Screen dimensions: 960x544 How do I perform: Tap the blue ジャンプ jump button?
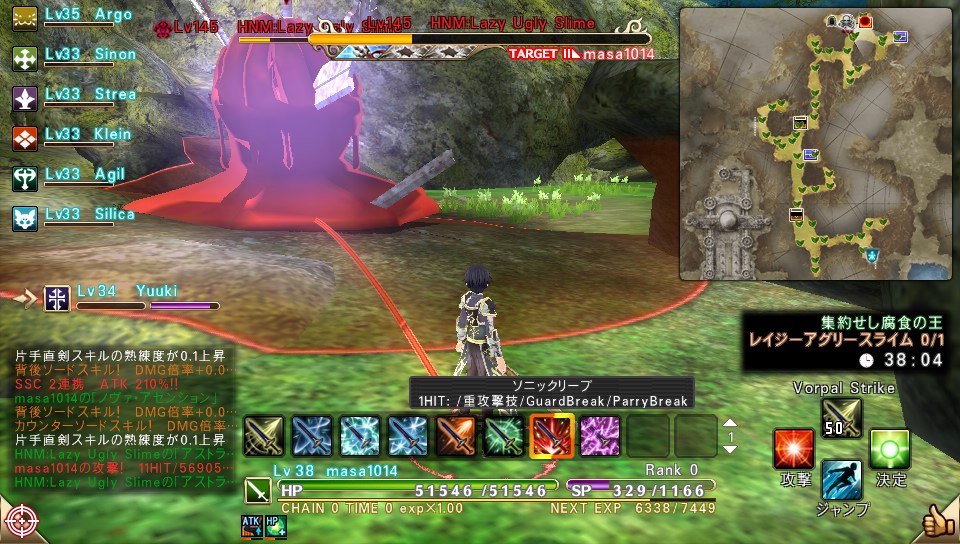point(841,481)
